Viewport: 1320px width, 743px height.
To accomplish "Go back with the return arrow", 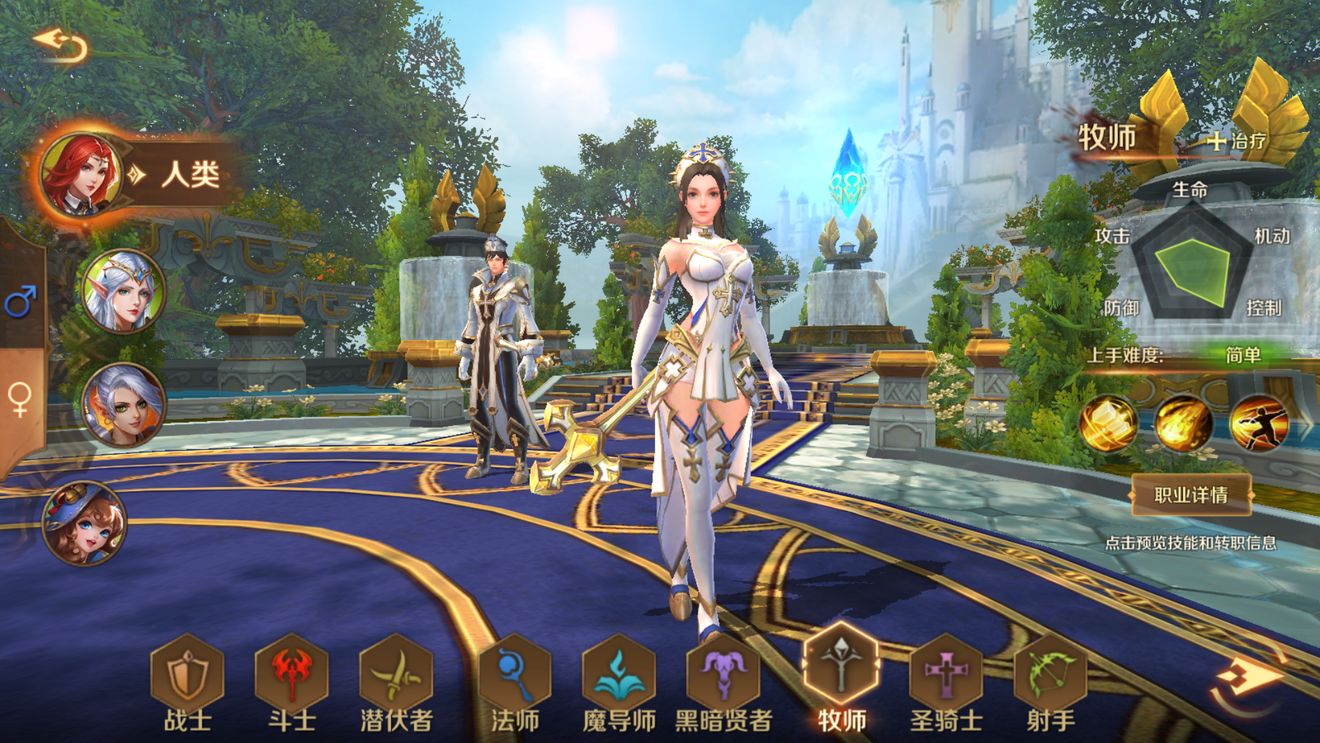I will point(60,45).
